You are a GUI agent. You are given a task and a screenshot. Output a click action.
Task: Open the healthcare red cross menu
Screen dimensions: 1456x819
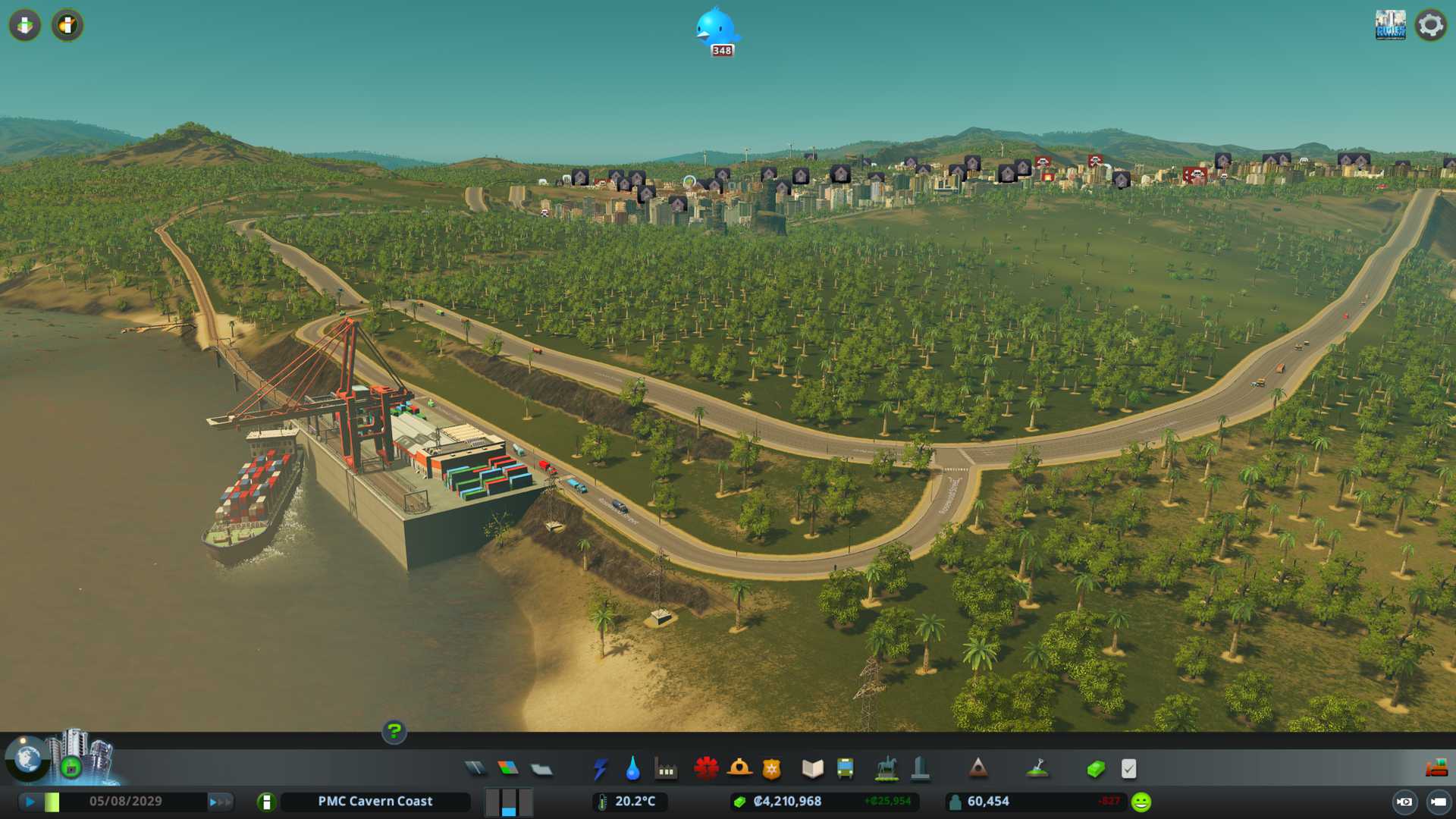(706, 769)
